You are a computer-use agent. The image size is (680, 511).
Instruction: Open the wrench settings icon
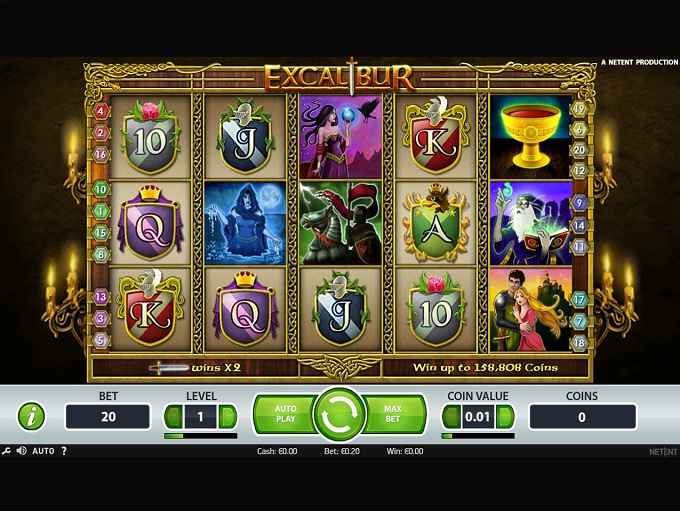(7, 451)
